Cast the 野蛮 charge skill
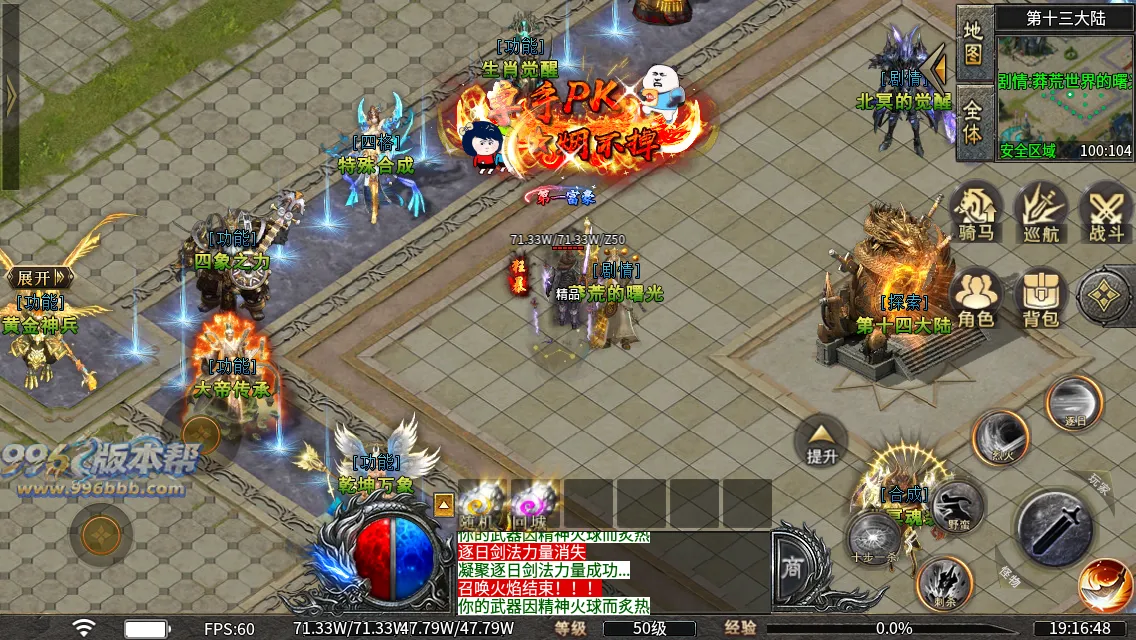The height and width of the screenshot is (640, 1136). [x=957, y=504]
